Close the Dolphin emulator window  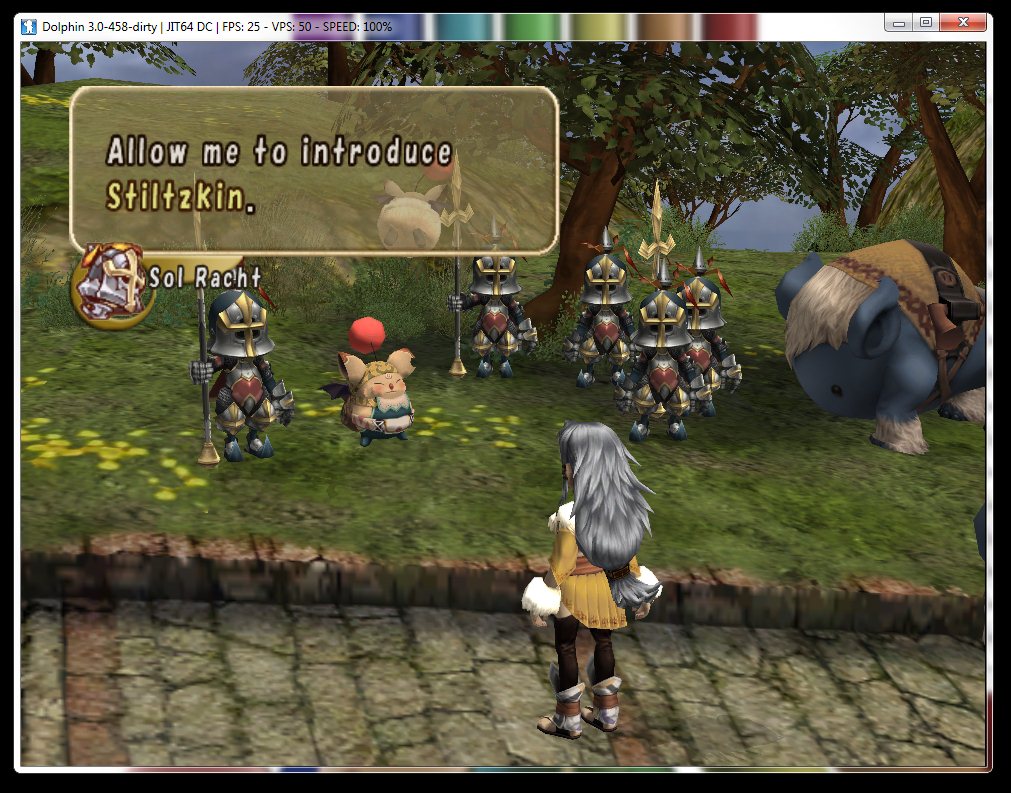[x=965, y=22]
